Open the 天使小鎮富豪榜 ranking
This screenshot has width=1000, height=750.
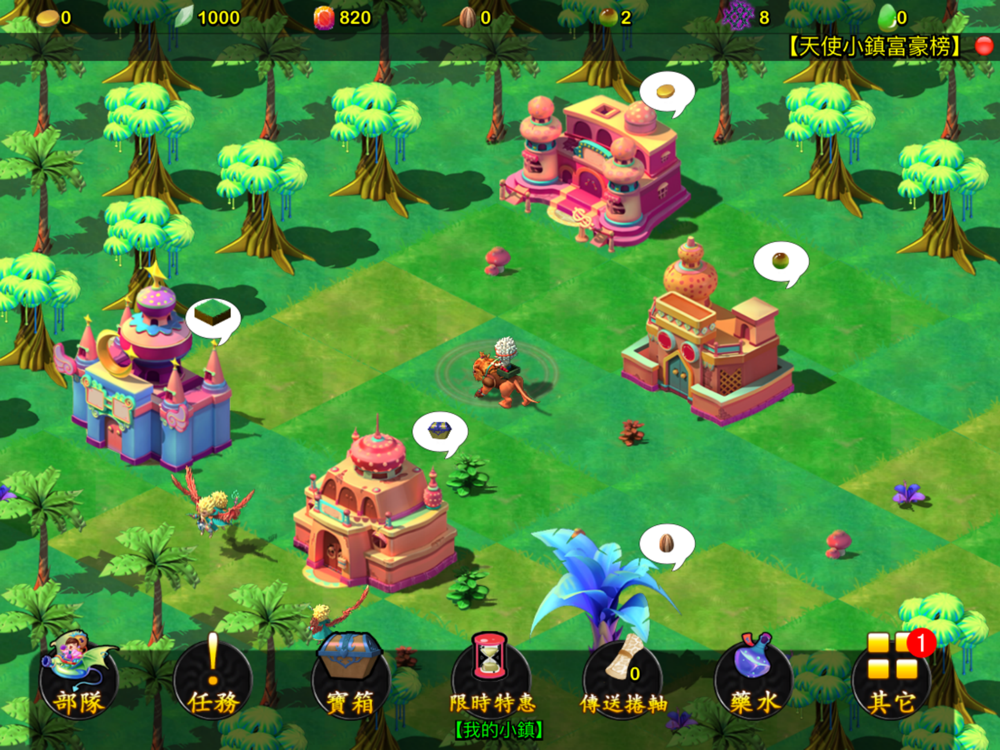pyautogui.click(x=875, y=46)
